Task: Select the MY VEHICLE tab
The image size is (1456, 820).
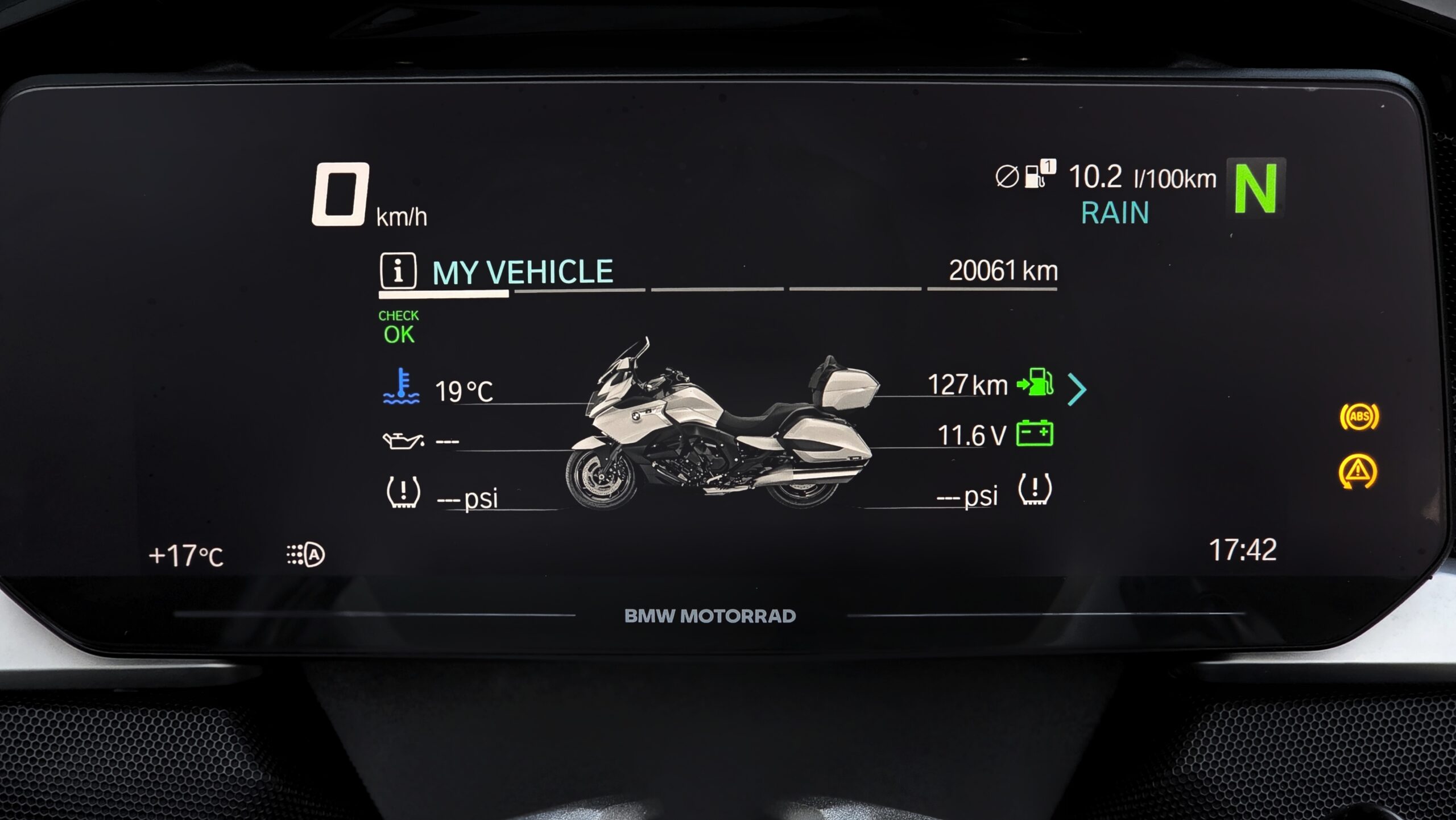Action: [x=522, y=272]
